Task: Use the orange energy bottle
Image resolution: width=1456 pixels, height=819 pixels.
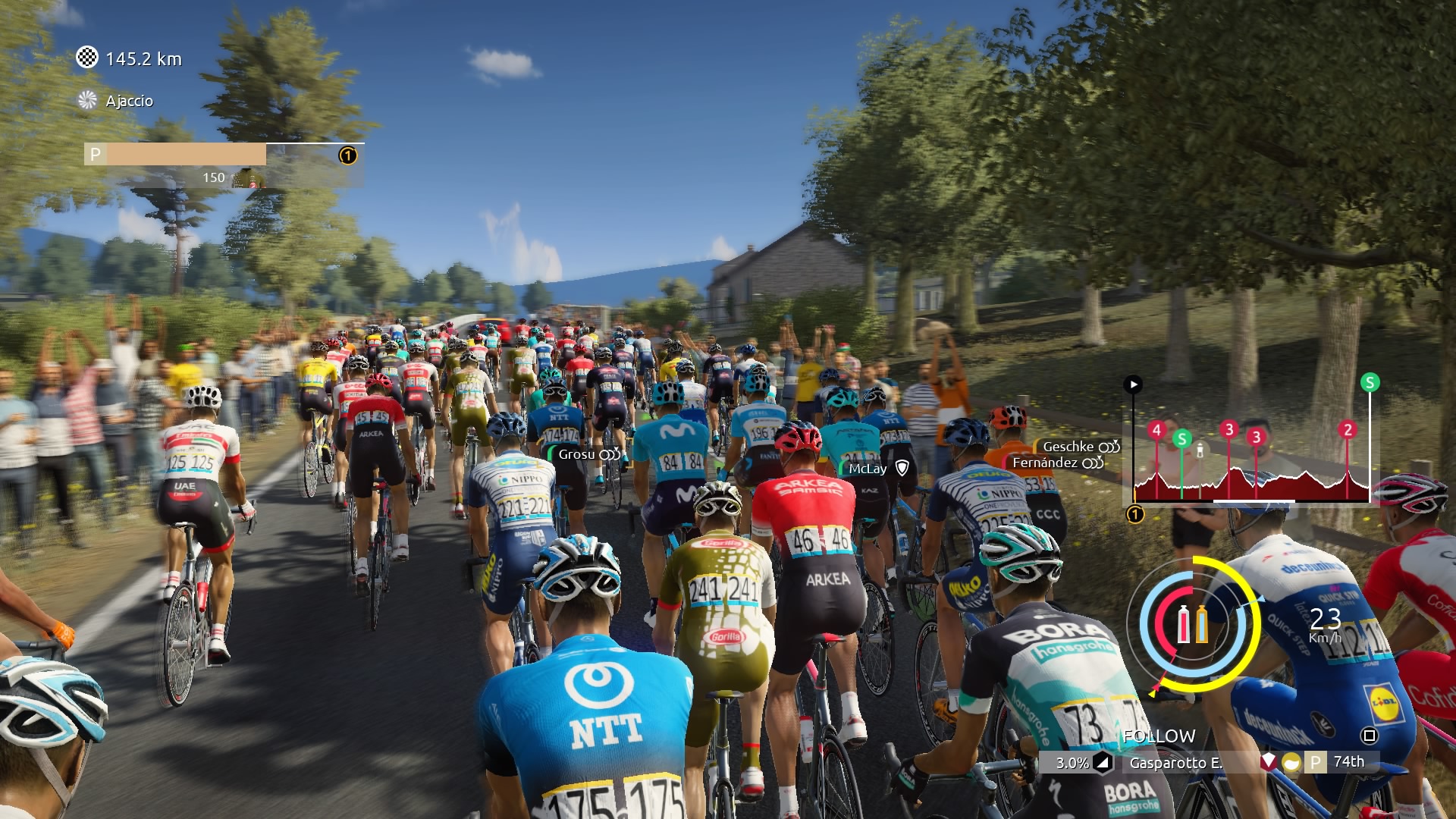Action: 1202,624
